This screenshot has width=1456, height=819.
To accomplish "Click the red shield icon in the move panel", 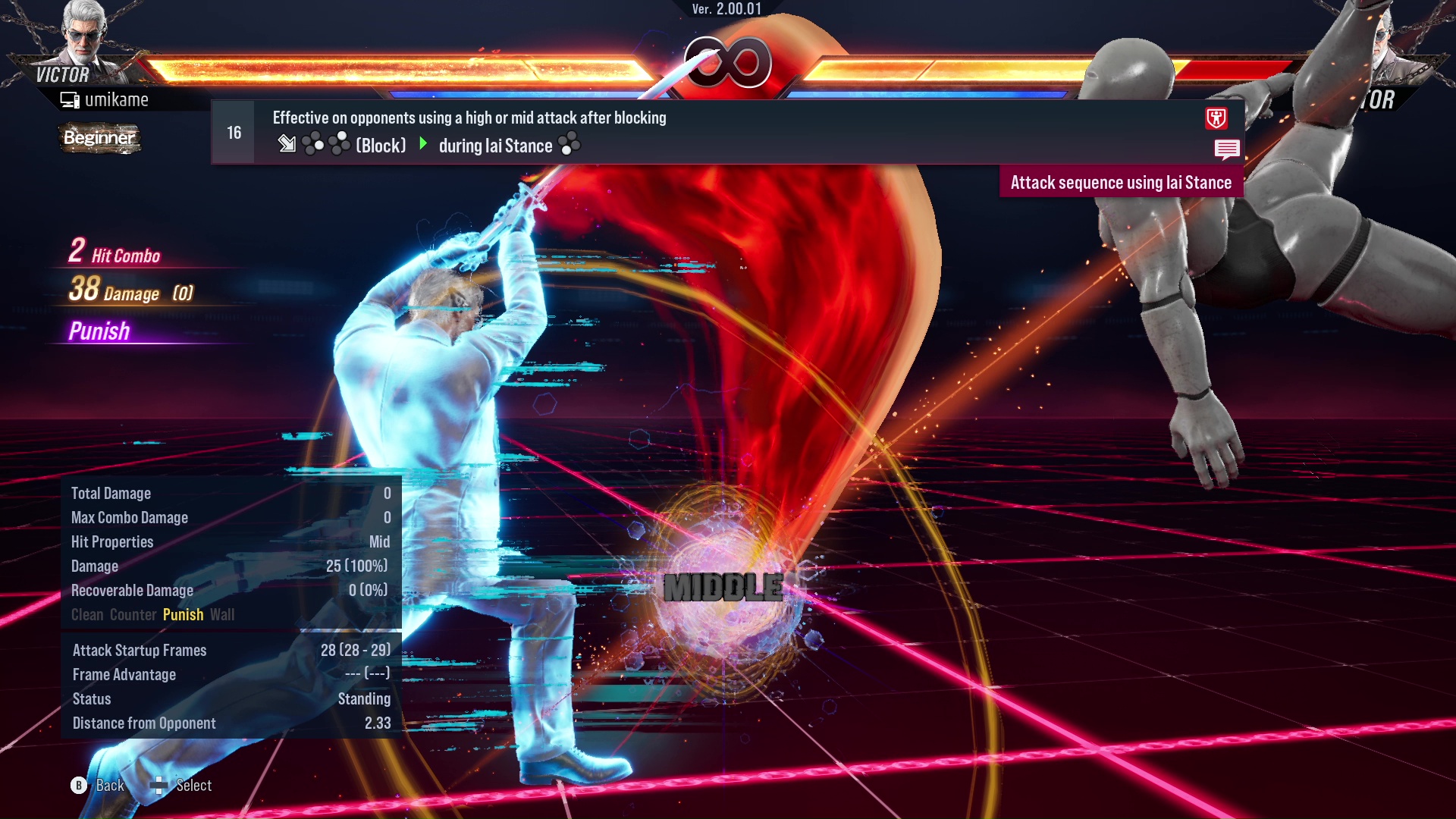I will [x=1216, y=118].
